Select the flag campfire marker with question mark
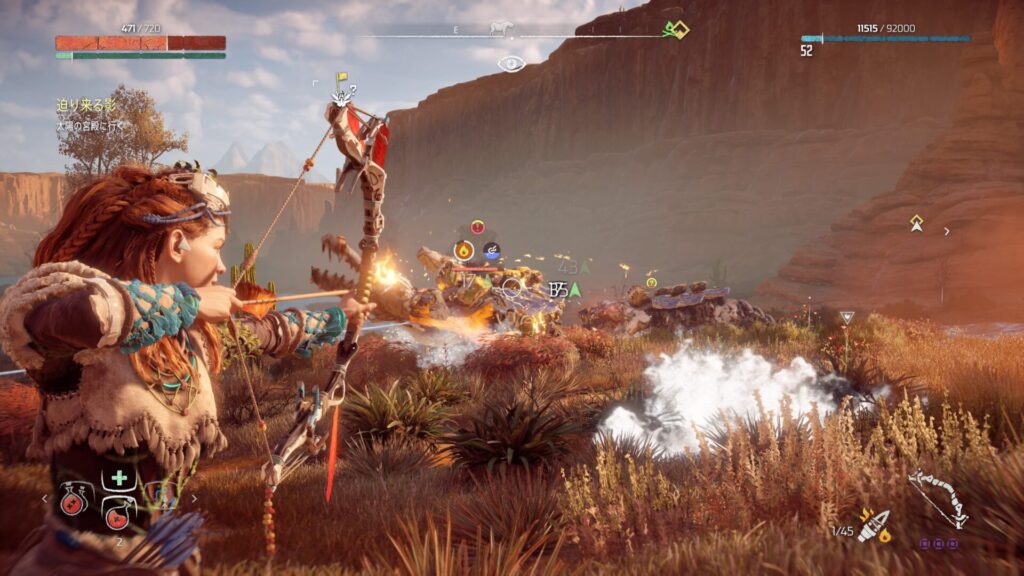 tap(343, 88)
